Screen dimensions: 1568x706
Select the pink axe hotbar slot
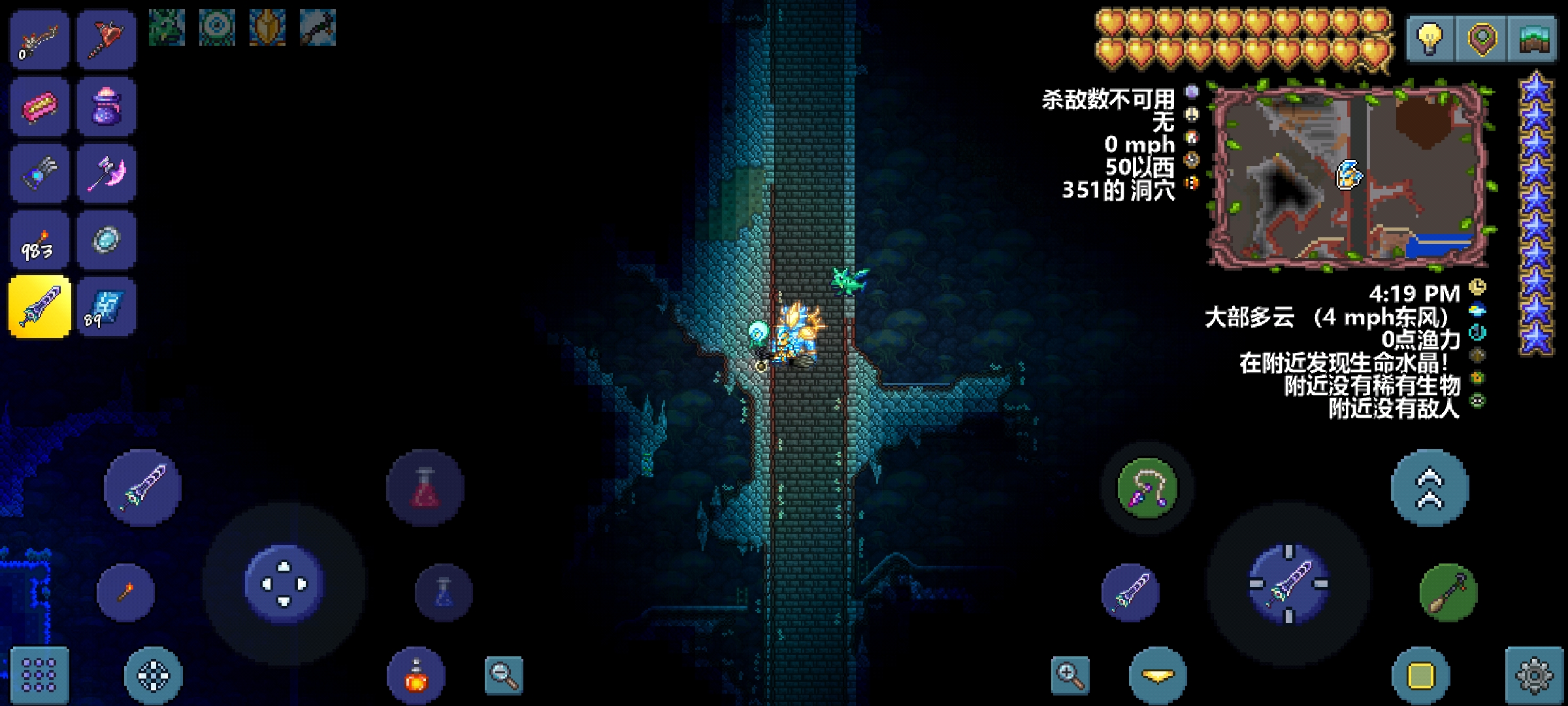pos(106,174)
